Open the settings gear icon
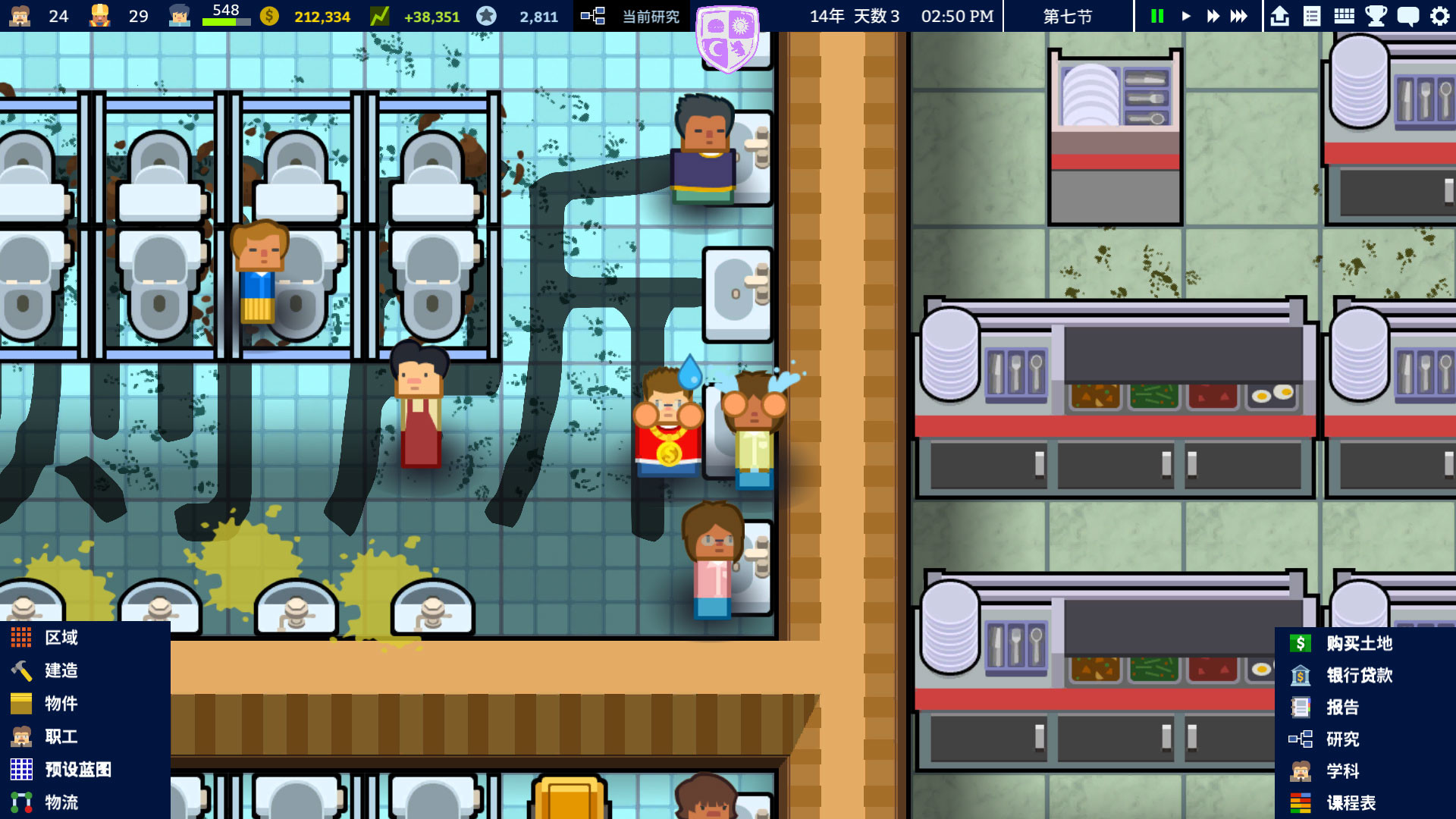Viewport: 1456px width, 819px height. 1440,15
